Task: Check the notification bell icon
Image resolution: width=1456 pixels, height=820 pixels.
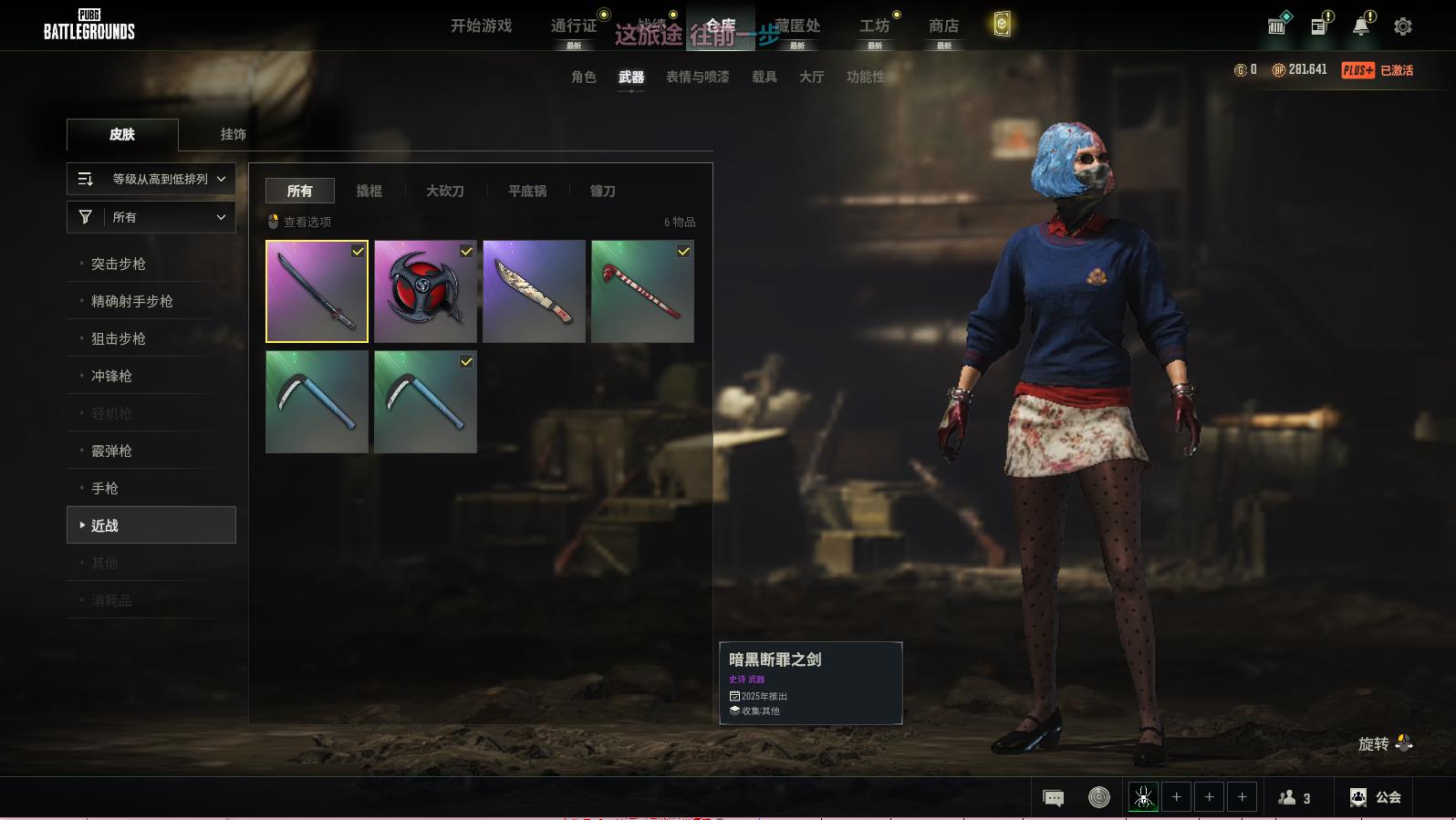Action: (1361, 26)
